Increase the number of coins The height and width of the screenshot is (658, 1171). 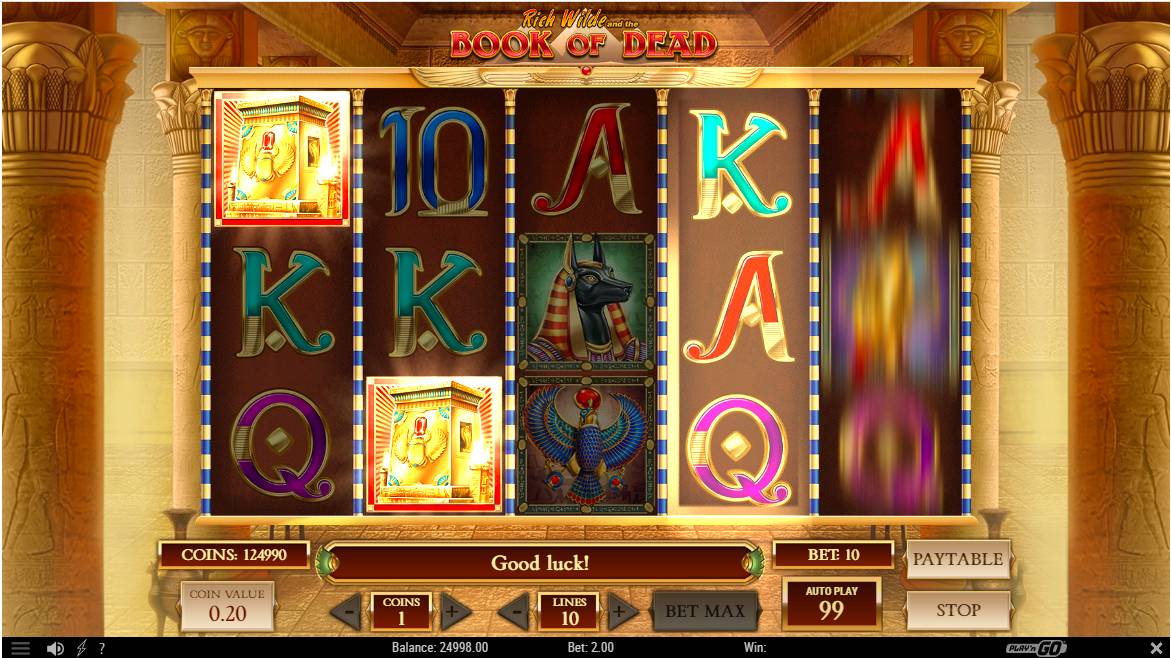pos(455,611)
